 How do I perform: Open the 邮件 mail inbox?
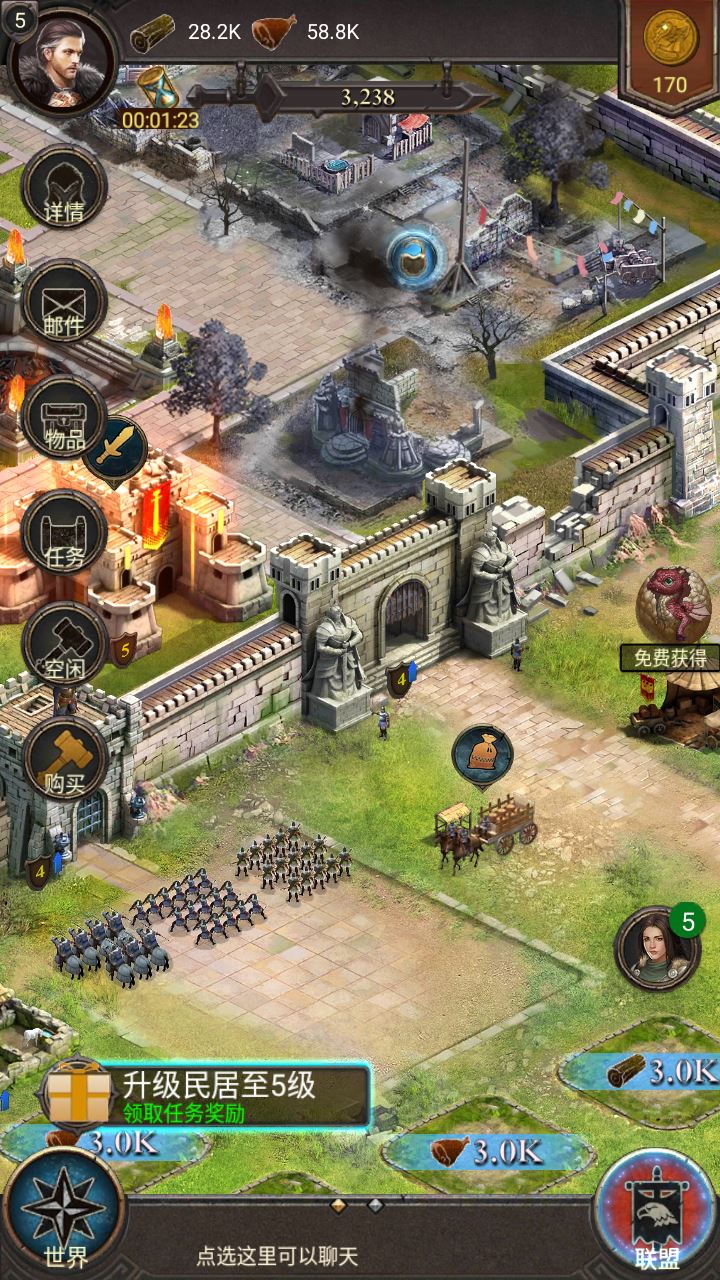(64, 303)
